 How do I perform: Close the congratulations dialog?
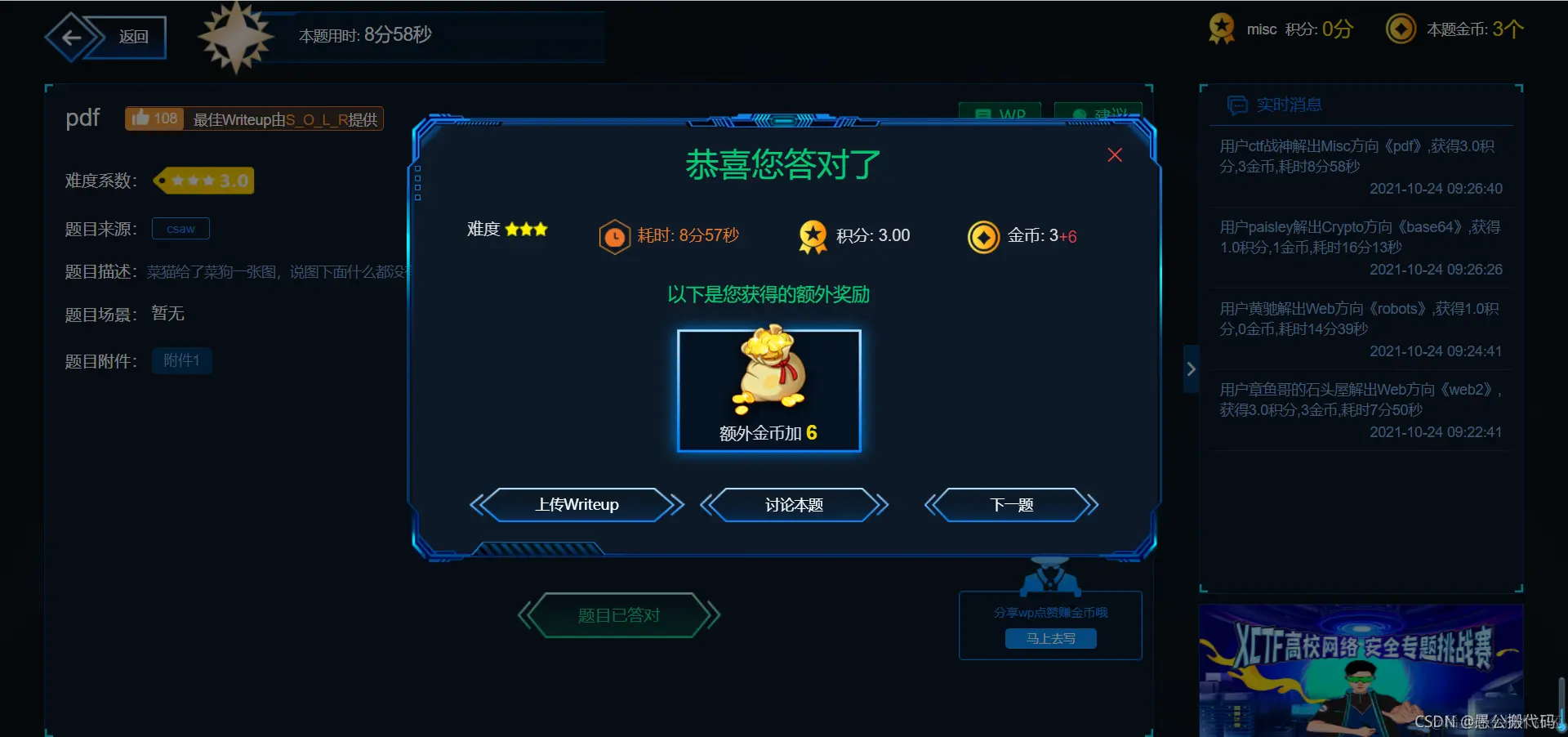1114,154
